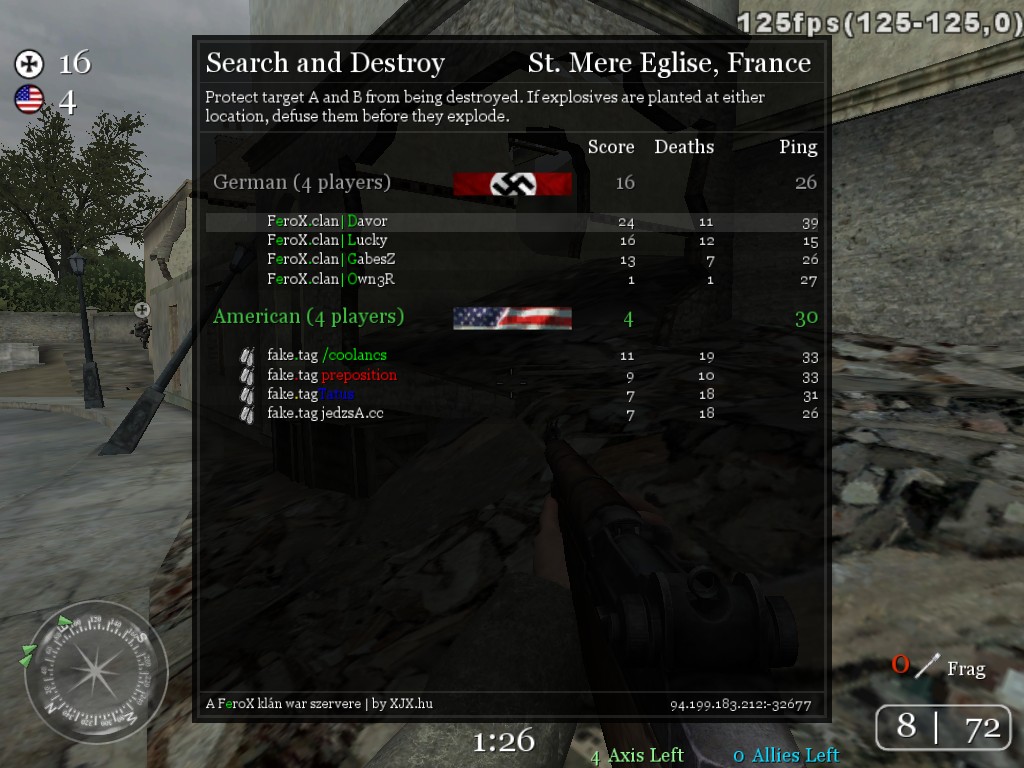Select the American team header
Image resolution: width=1024 pixels, height=768 pixels.
pos(308,317)
